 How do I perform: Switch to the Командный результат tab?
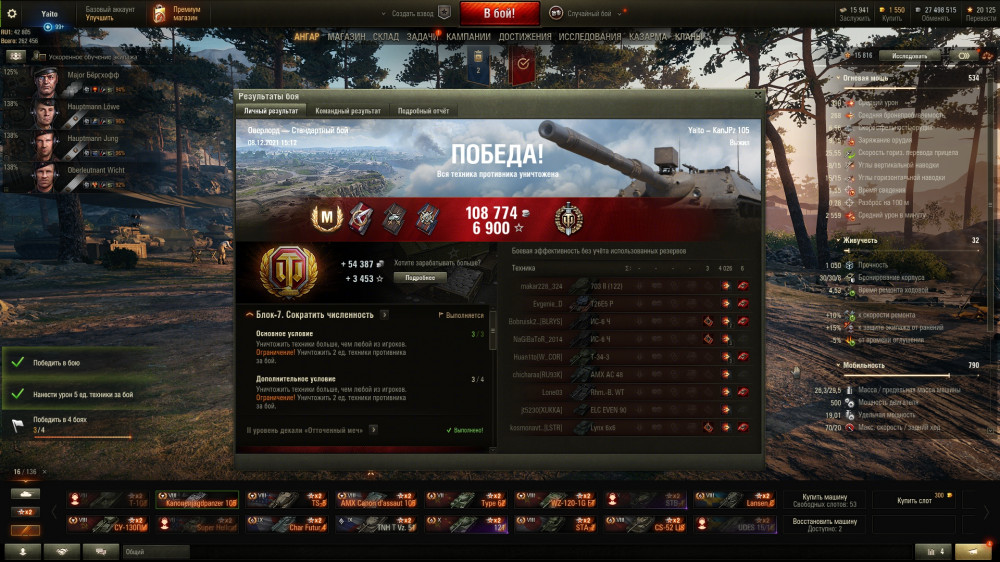click(x=347, y=111)
